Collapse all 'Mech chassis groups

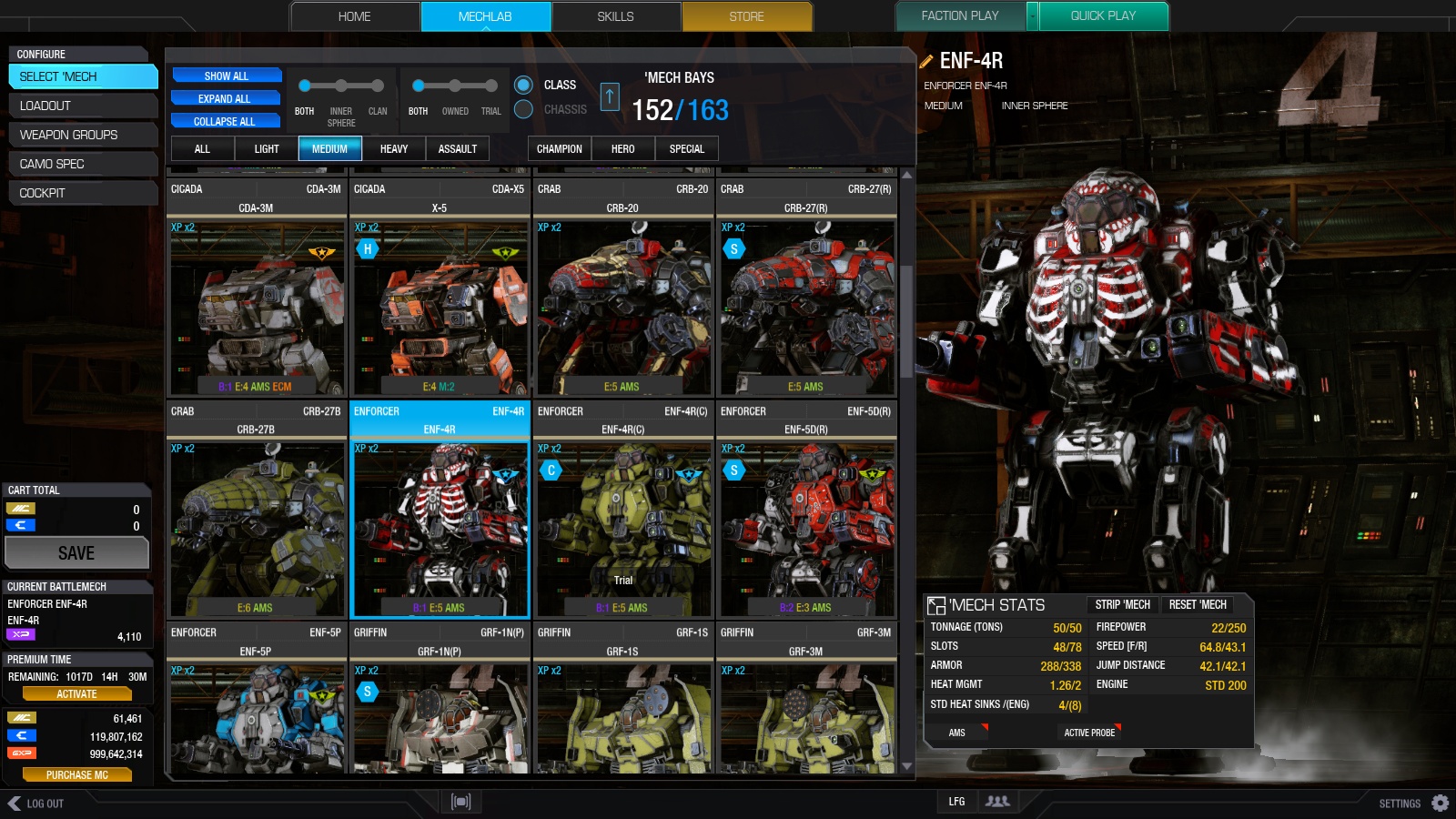tap(225, 121)
